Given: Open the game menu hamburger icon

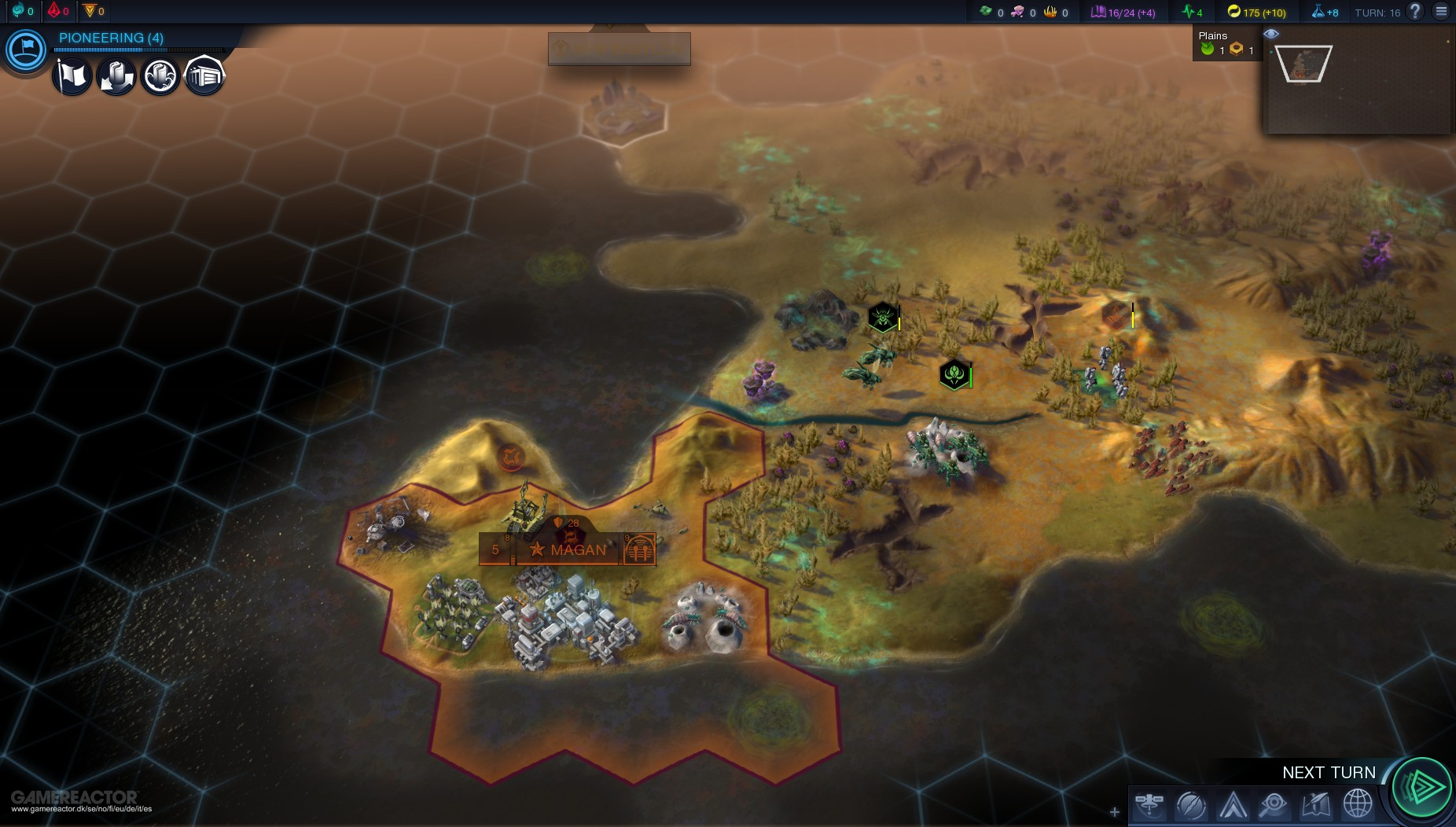Looking at the screenshot, I should (1442, 12).
